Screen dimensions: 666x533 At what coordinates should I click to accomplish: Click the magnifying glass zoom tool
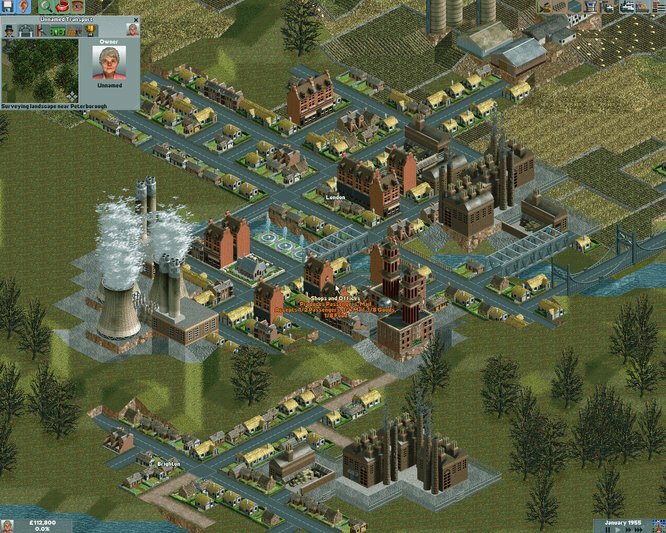[44, 7]
